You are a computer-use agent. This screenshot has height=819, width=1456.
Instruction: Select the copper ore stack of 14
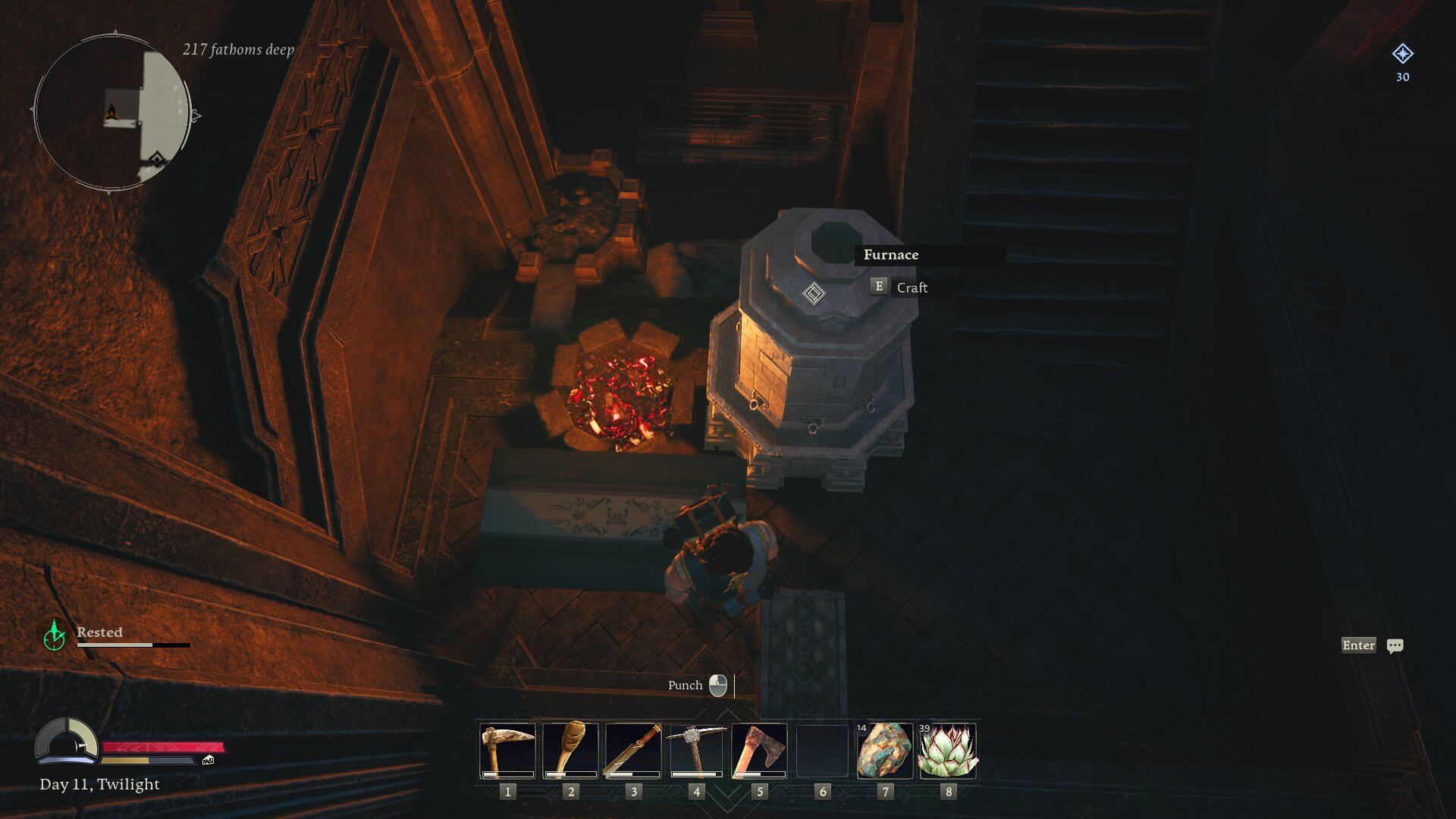(x=884, y=751)
